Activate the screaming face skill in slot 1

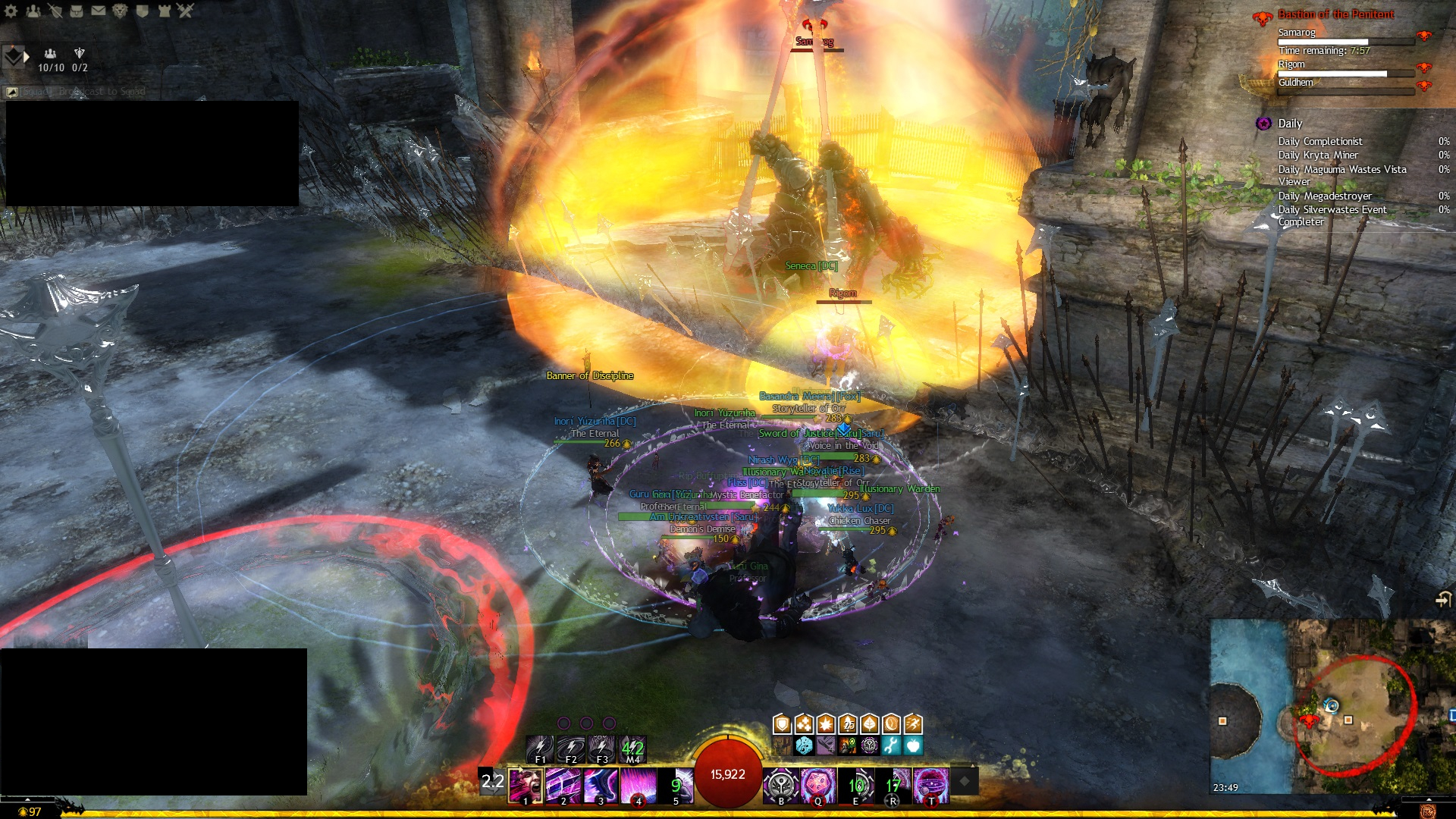[x=526, y=785]
